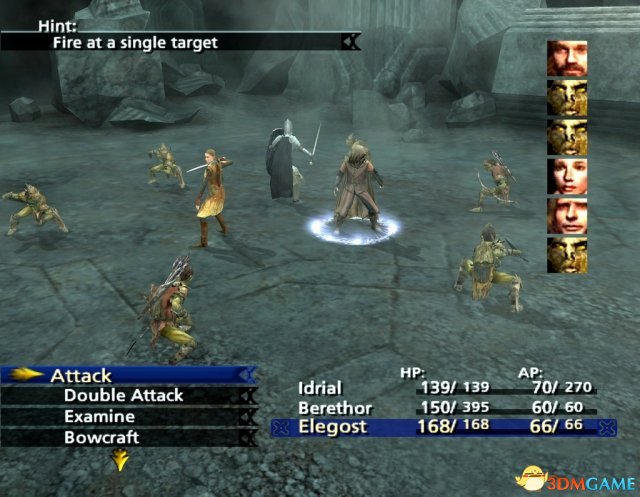The width and height of the screenshot is (640, 497).
Task: Pick the Examine command
Action: pos(100,417)
